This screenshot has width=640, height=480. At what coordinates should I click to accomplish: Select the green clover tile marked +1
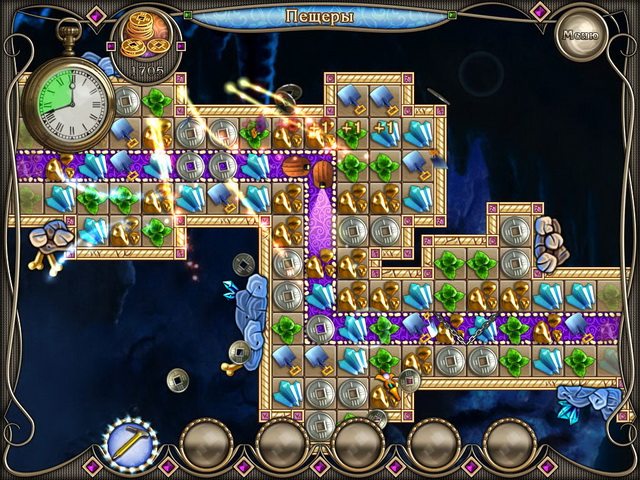pos(353,131)
